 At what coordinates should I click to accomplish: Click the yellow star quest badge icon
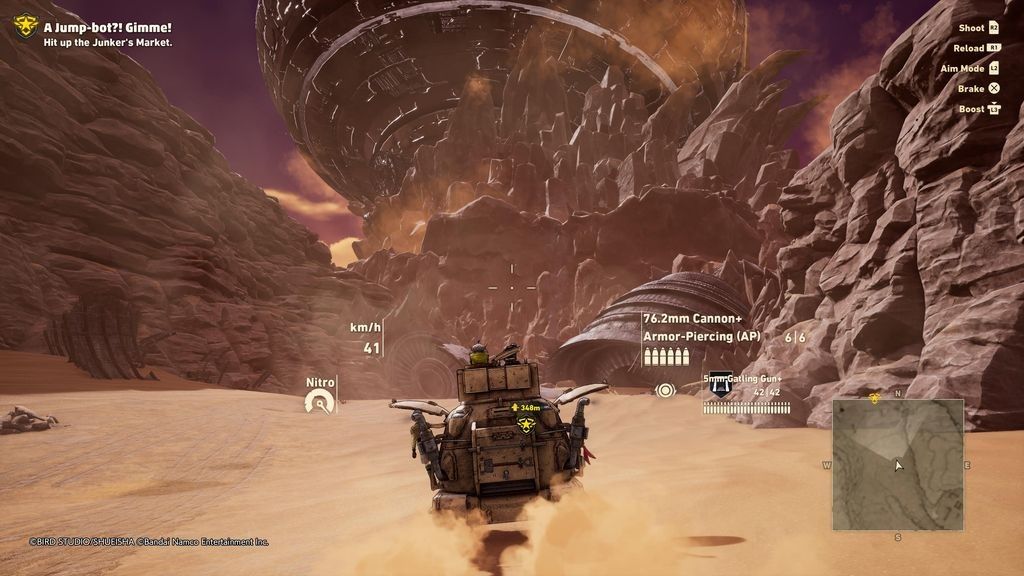pos(25,26)
